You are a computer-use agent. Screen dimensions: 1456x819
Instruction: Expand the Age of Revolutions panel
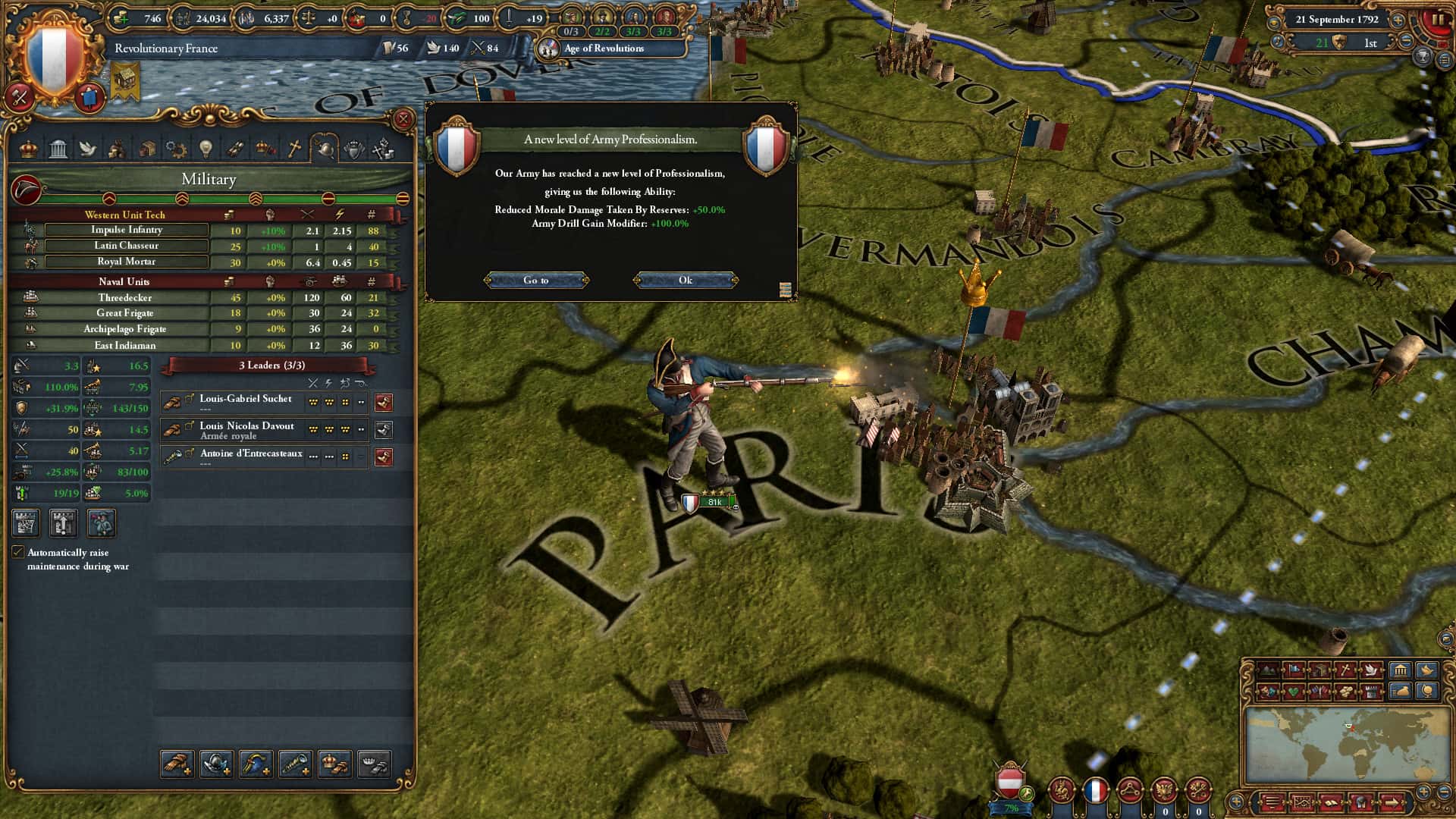(607, 48)
